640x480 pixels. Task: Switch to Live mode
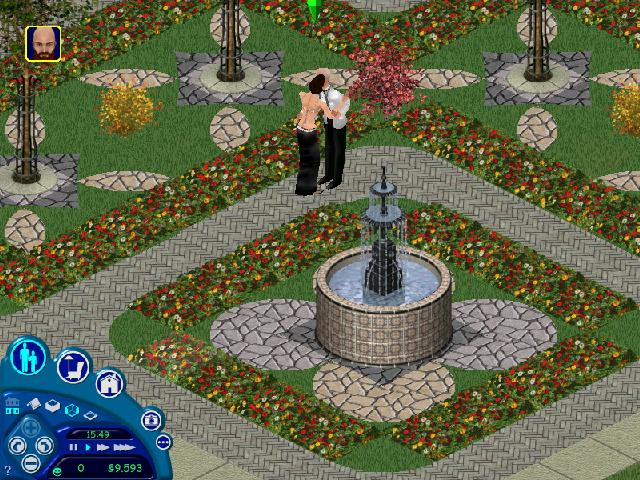(32, 358)
